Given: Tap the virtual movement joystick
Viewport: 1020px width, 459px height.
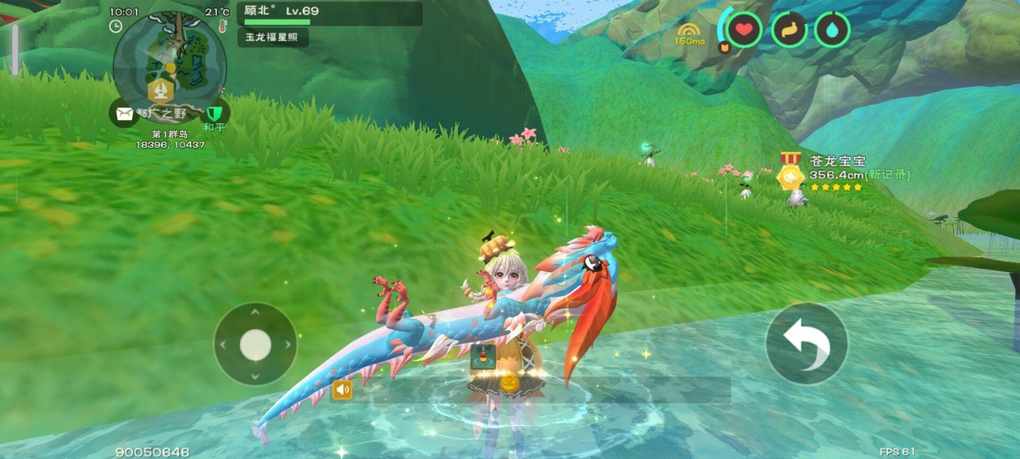Looking at the screenshot, I should click(x=255, y=344).
